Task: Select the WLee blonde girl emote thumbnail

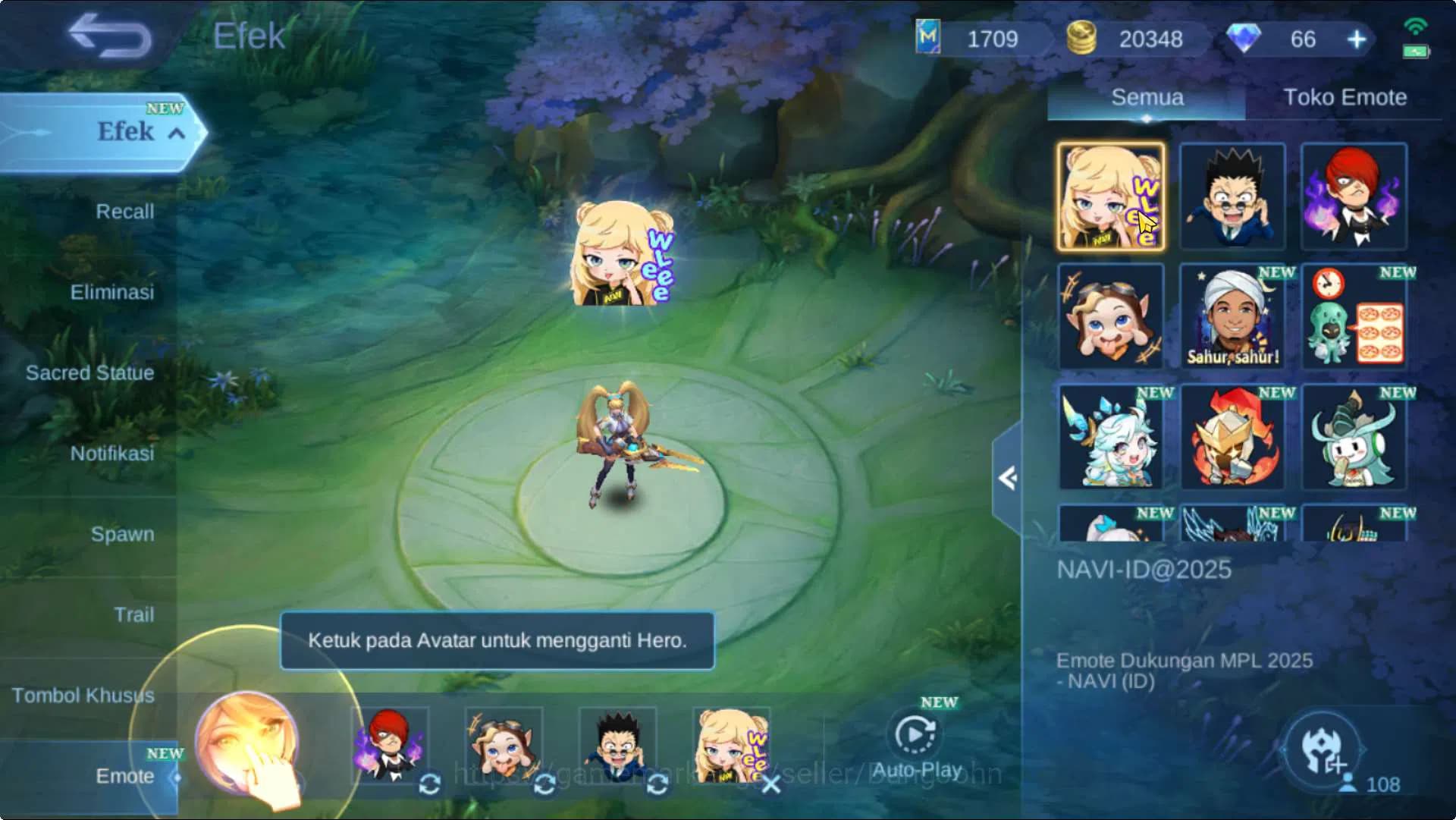Action: pyautogui.click(x=1111, y=196)
